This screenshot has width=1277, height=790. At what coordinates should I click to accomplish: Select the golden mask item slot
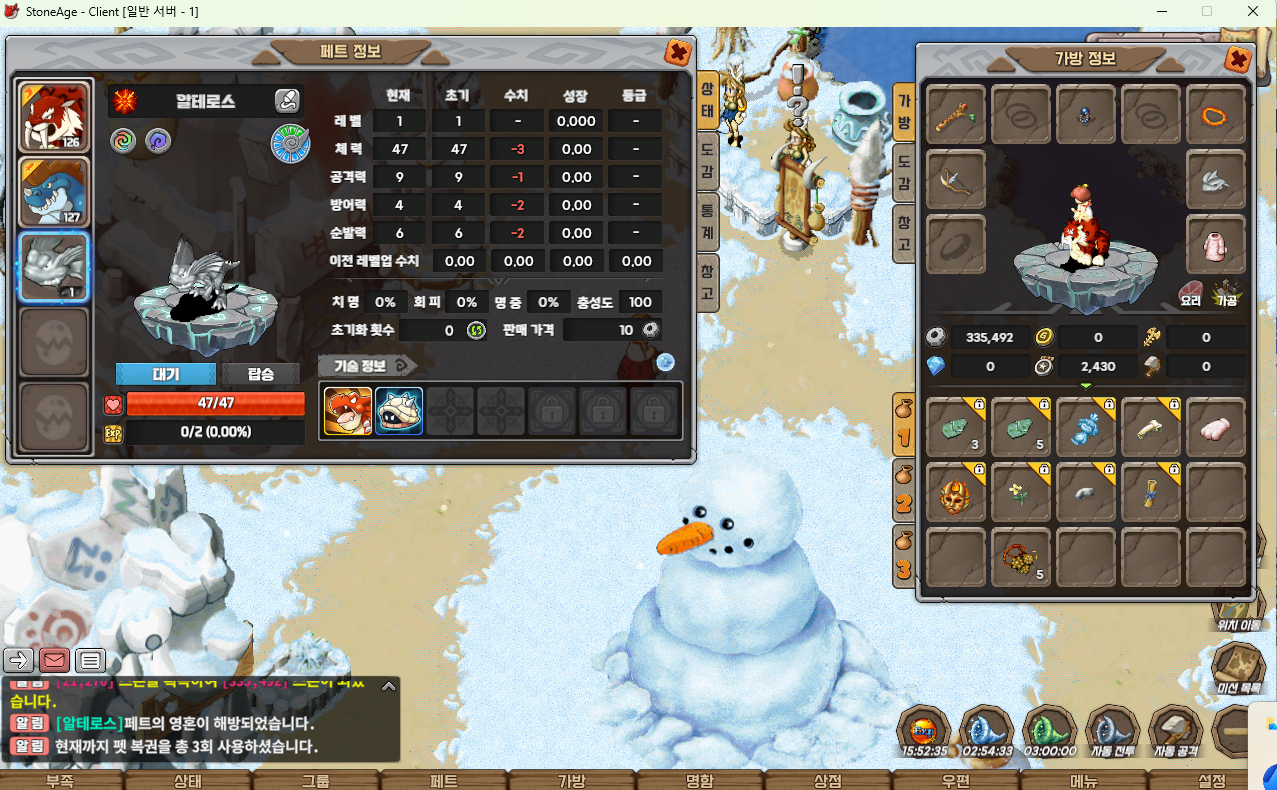point(955,492)
